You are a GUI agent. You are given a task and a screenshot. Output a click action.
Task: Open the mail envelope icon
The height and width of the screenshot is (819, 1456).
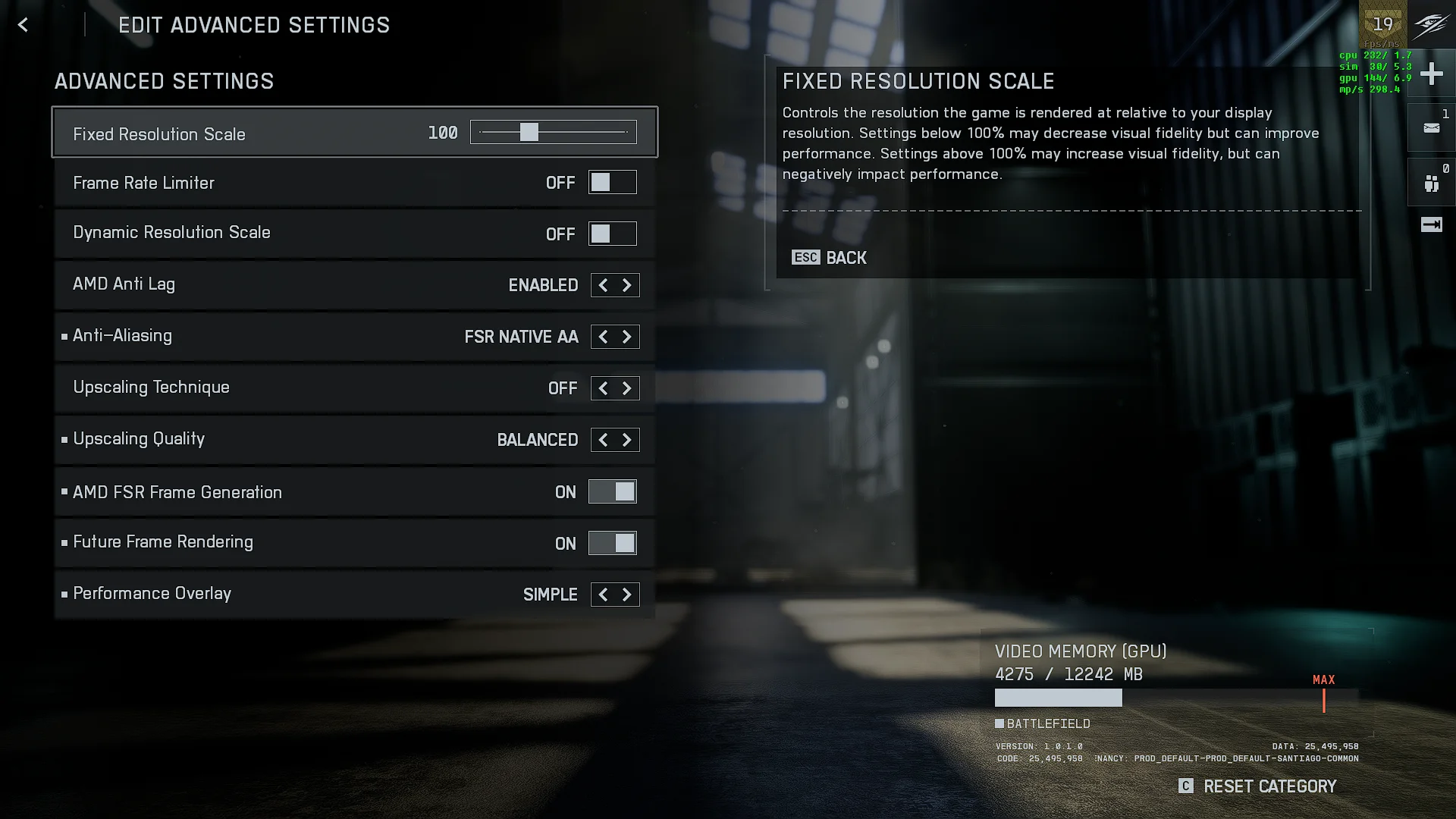tap(1431, 128)
